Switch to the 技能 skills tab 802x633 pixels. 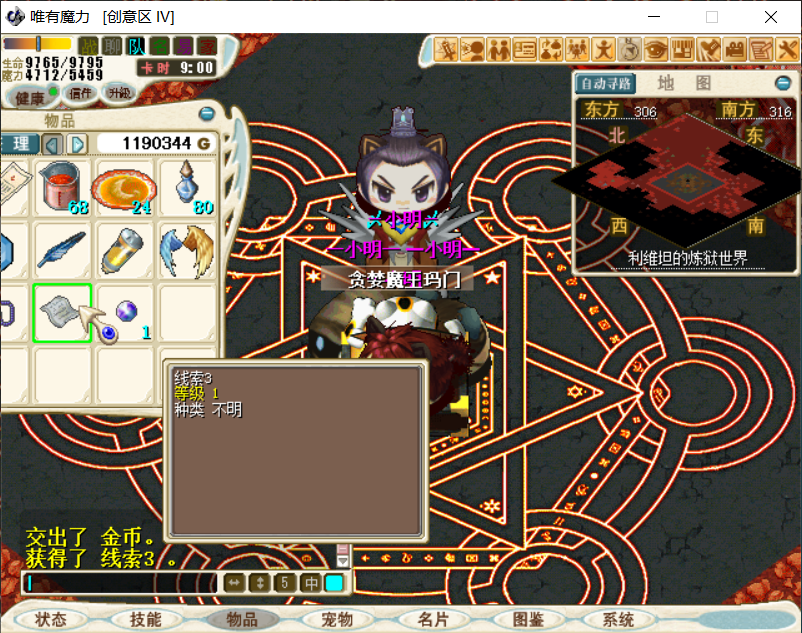145,620
